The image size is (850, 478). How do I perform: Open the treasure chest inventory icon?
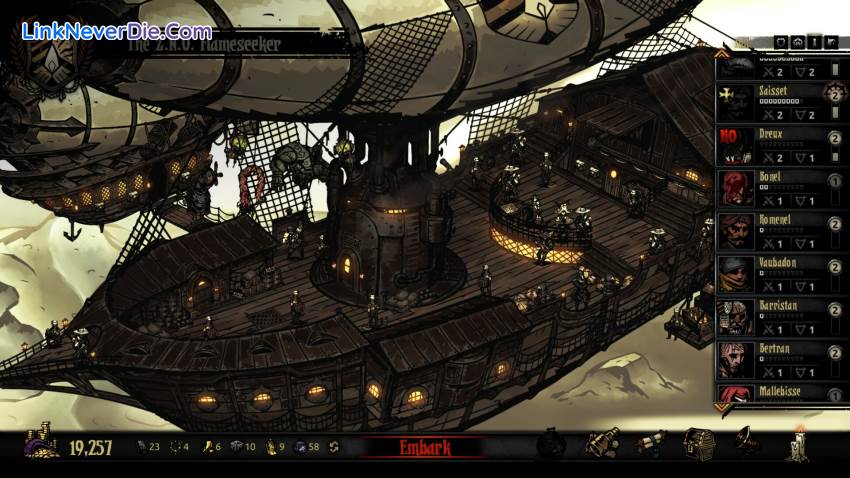coord(698,441)
